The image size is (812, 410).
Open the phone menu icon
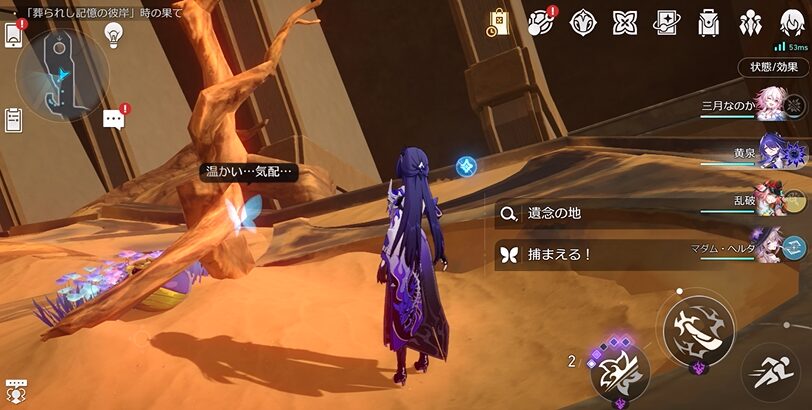tap(14, 34)
